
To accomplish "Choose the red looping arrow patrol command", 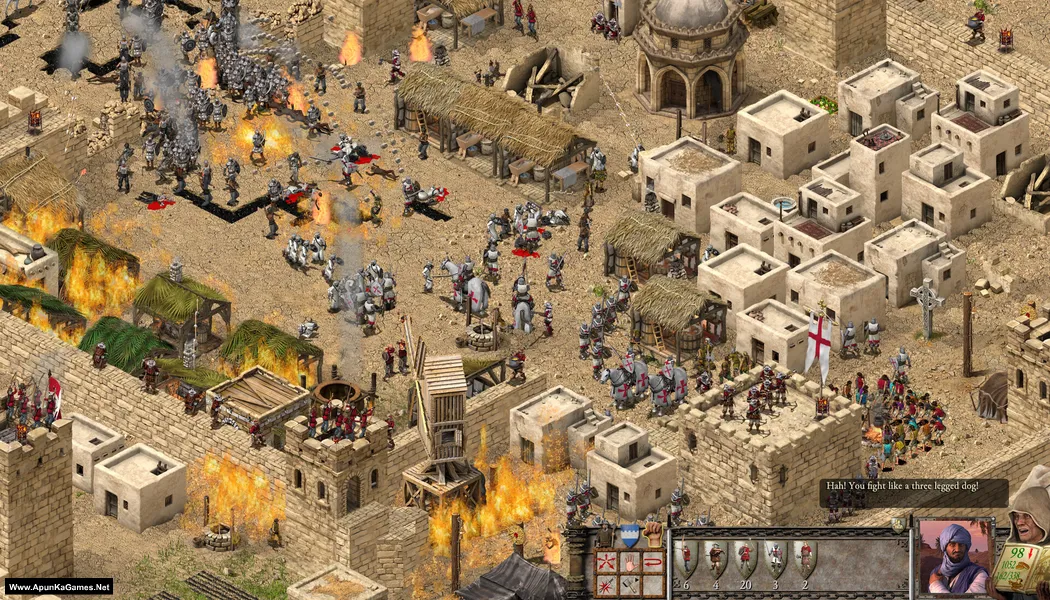I will click(x=652, y=561).
